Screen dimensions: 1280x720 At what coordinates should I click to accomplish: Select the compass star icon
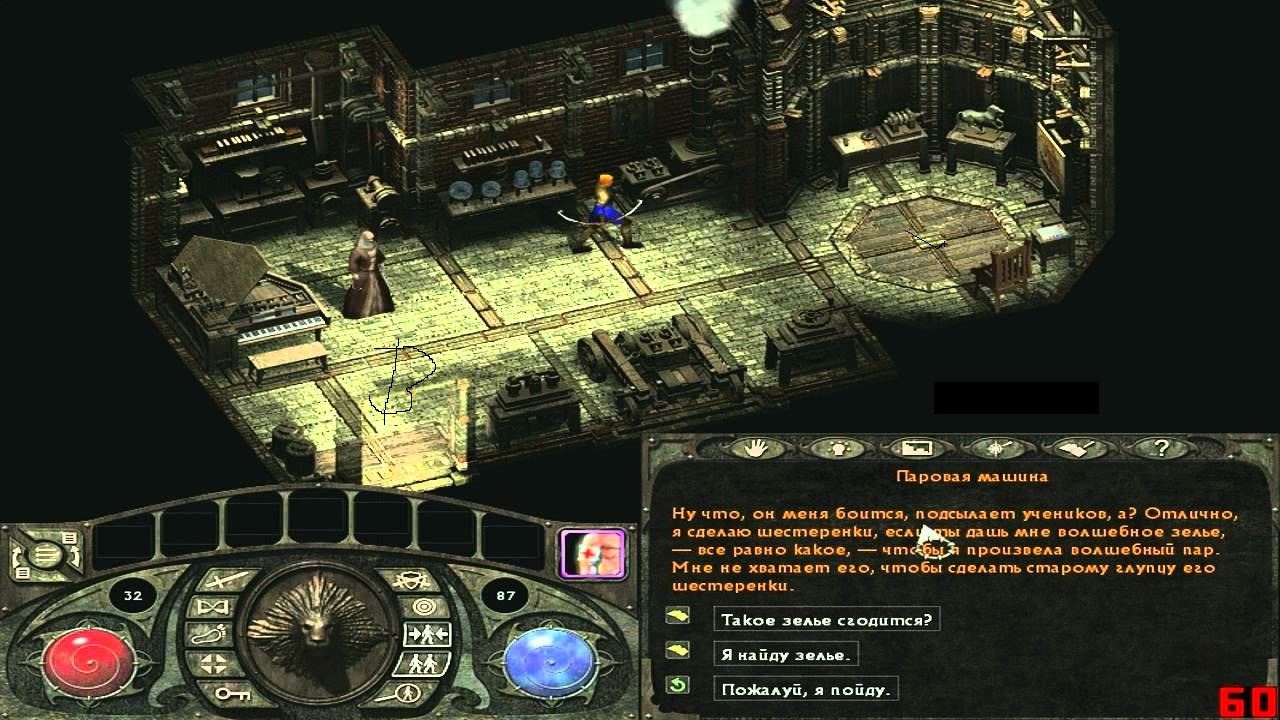tap(996, 449)
